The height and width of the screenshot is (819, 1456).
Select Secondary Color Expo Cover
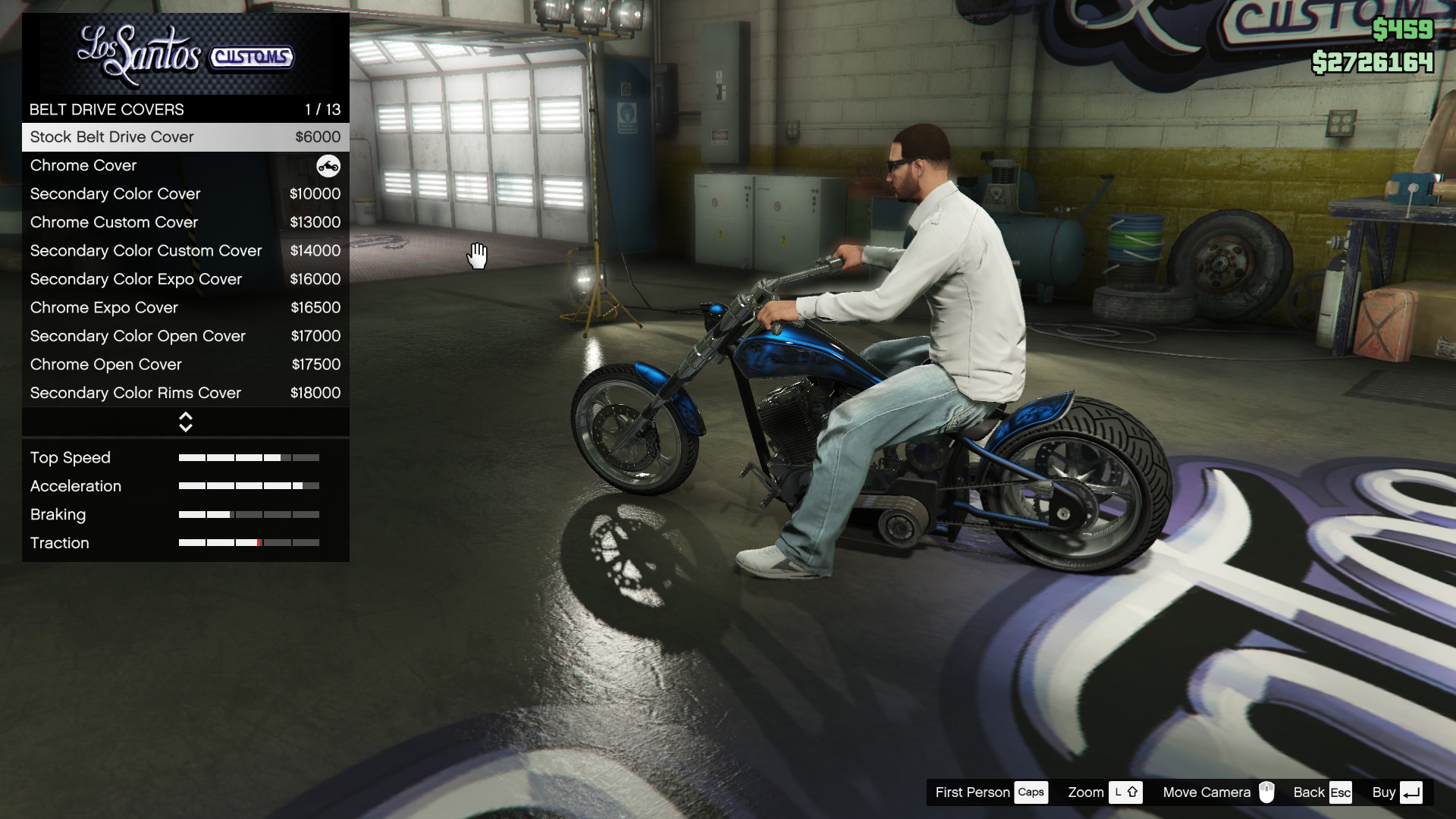pos(185,279)
